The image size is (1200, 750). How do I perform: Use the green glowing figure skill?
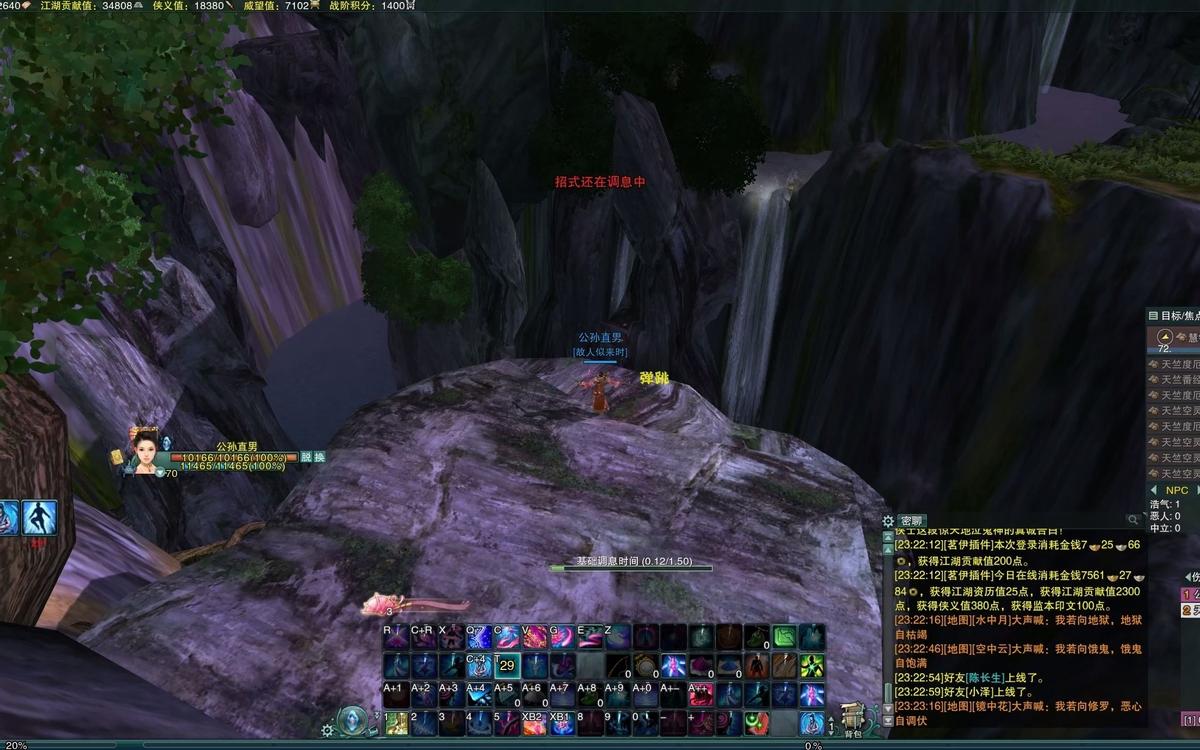click(x=811, y=666)
